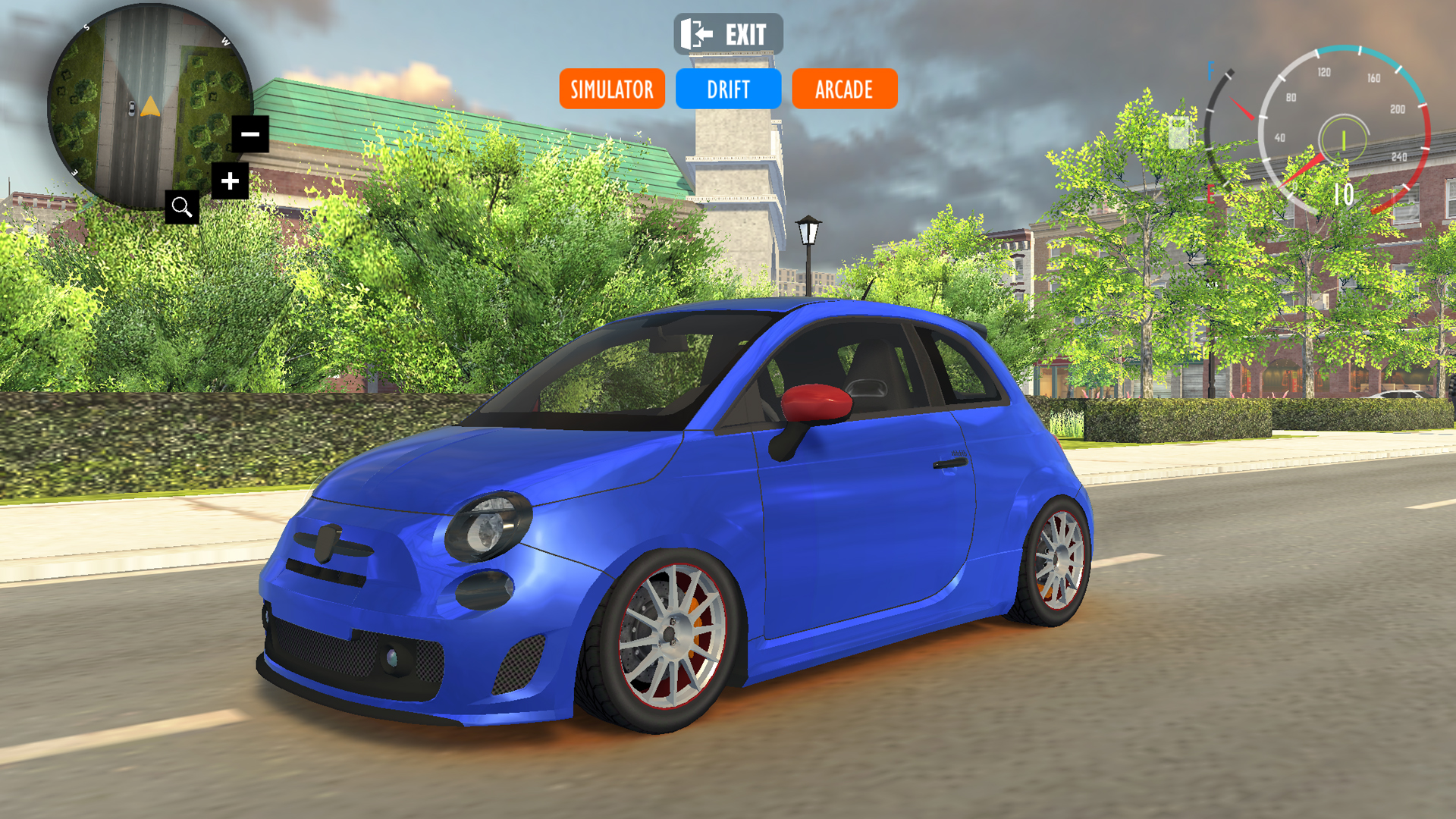Image resolution: width=1456 pixels, height=819 pixels.
Task: Switch to SIMULATOR driving mode
Action: (612, 89)
